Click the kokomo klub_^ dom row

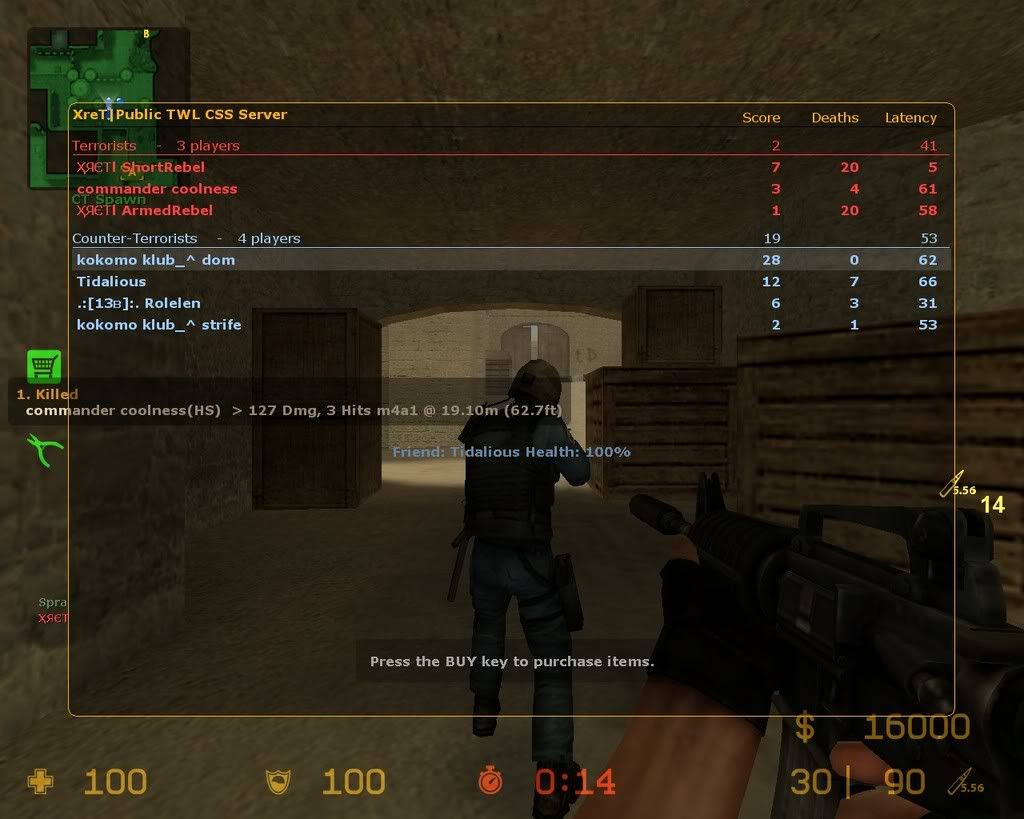pos(156,260)
